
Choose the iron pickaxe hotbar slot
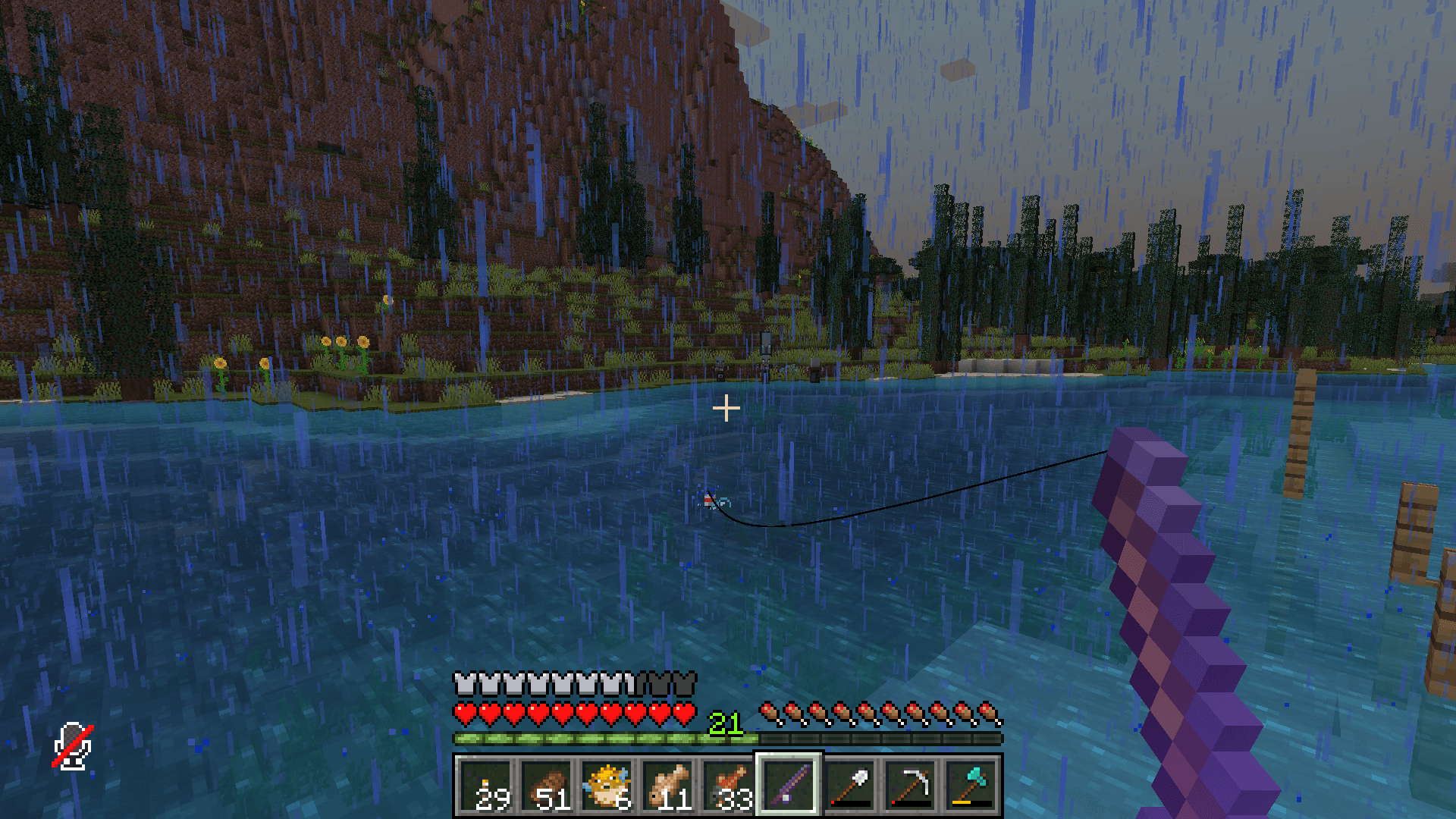pos(910,785)
